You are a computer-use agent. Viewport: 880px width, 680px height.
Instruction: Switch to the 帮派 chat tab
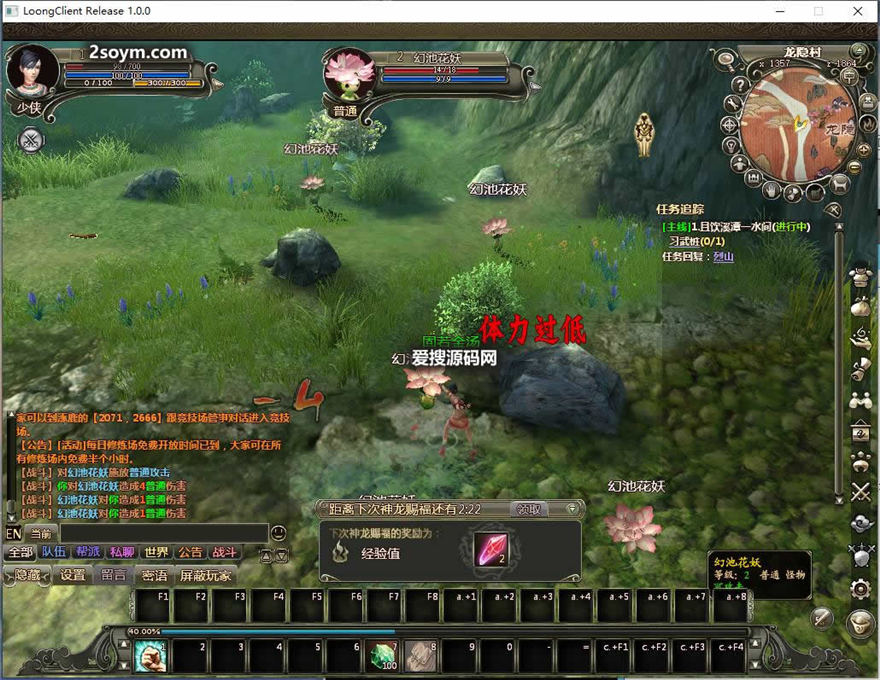point(88,552)
